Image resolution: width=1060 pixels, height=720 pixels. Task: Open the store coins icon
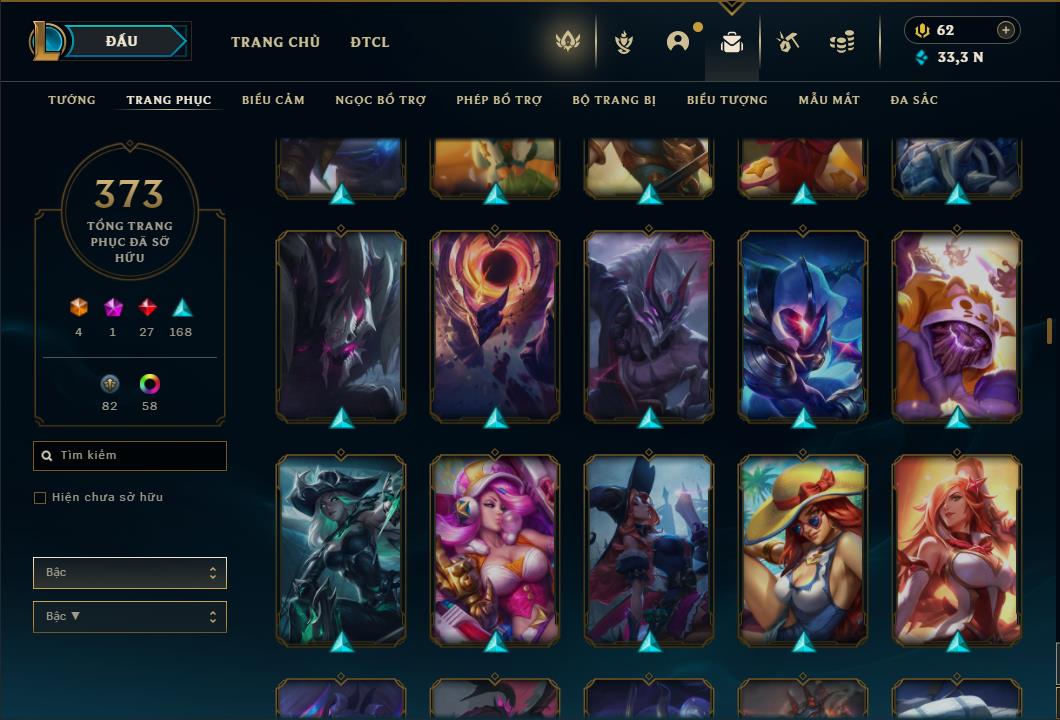point(842,42)
